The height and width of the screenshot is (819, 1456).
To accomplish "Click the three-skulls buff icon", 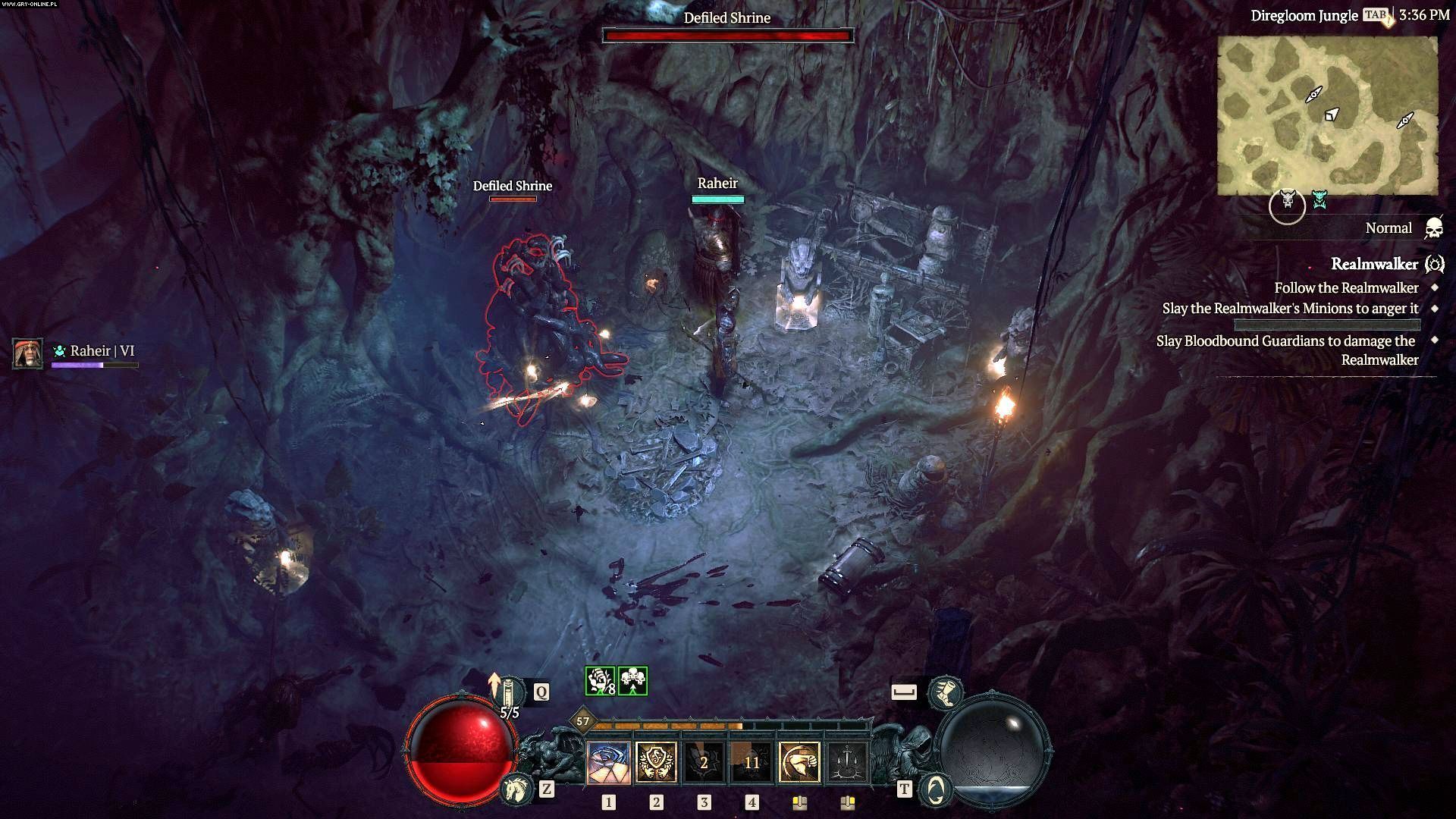I will coord(632,681).
